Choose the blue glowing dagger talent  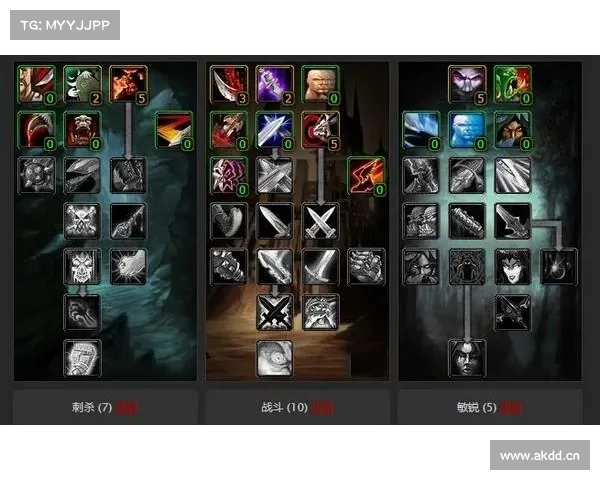tap(274, 129)
